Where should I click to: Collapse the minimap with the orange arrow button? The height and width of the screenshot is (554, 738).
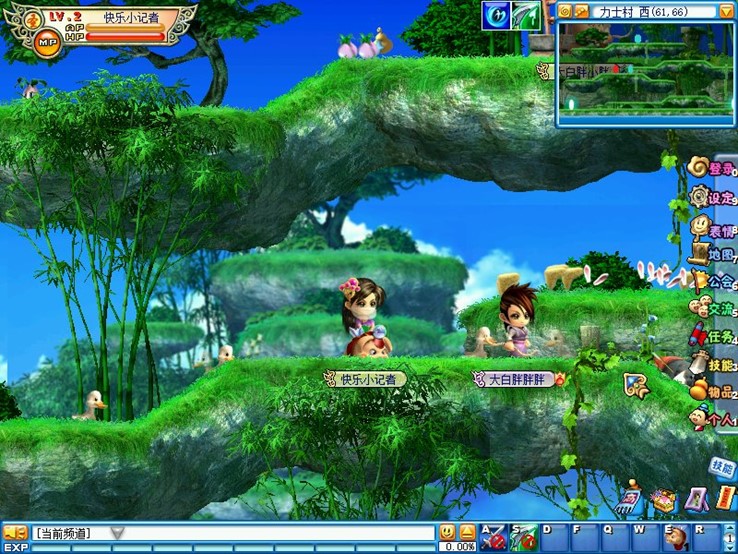(x=726, y=11)
